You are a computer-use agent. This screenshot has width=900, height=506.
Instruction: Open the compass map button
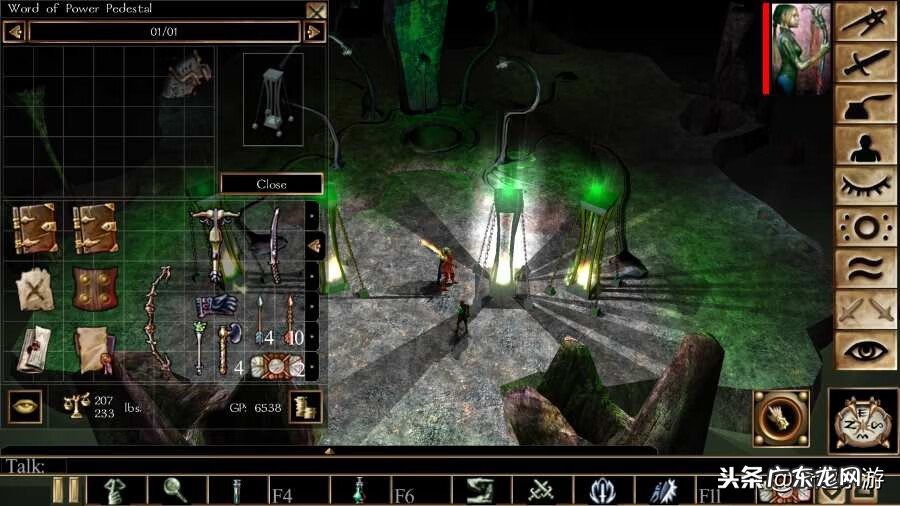click(x=863, y=421)
